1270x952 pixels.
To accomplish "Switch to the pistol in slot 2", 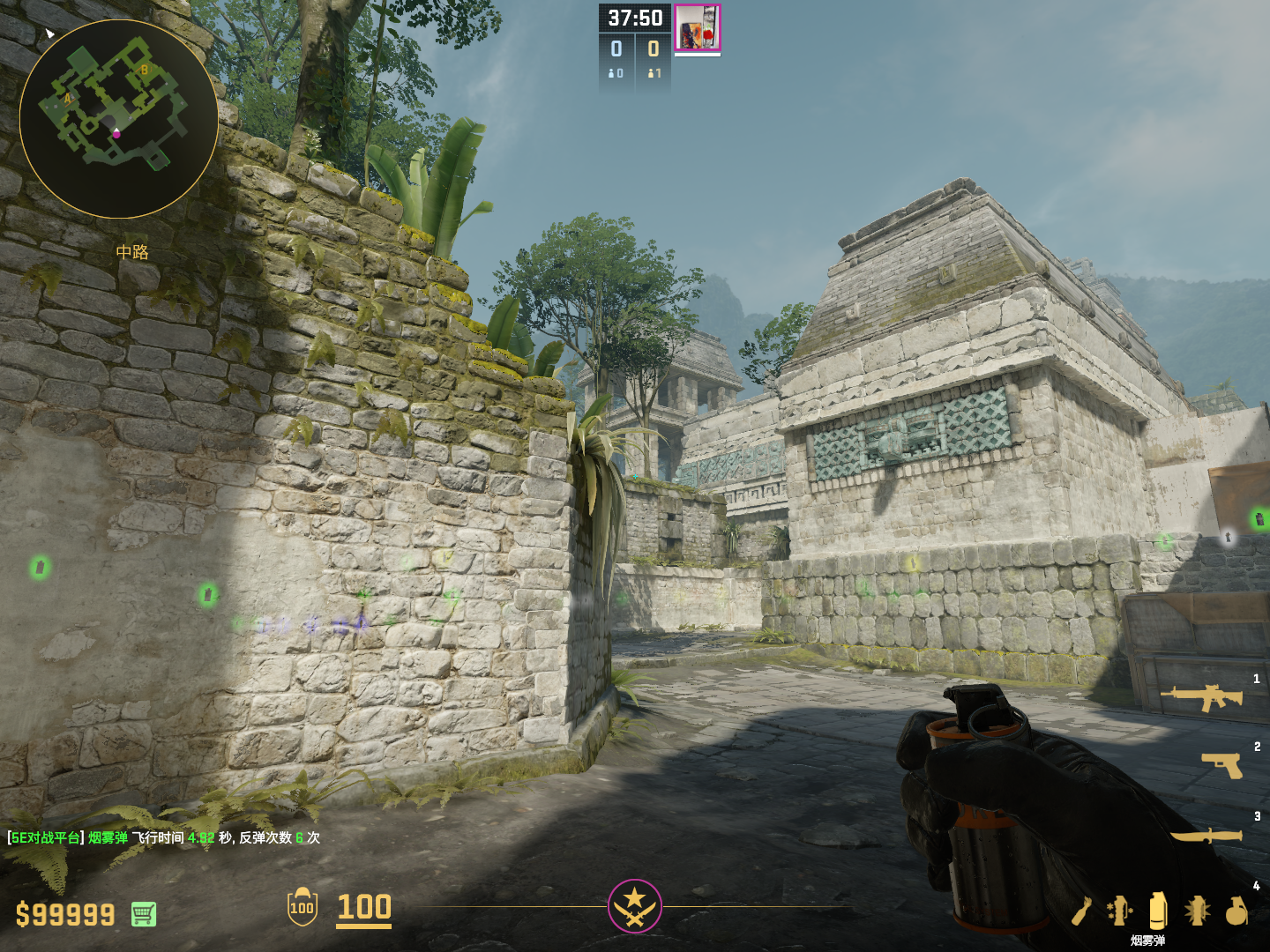I will tap(1221, 764).
